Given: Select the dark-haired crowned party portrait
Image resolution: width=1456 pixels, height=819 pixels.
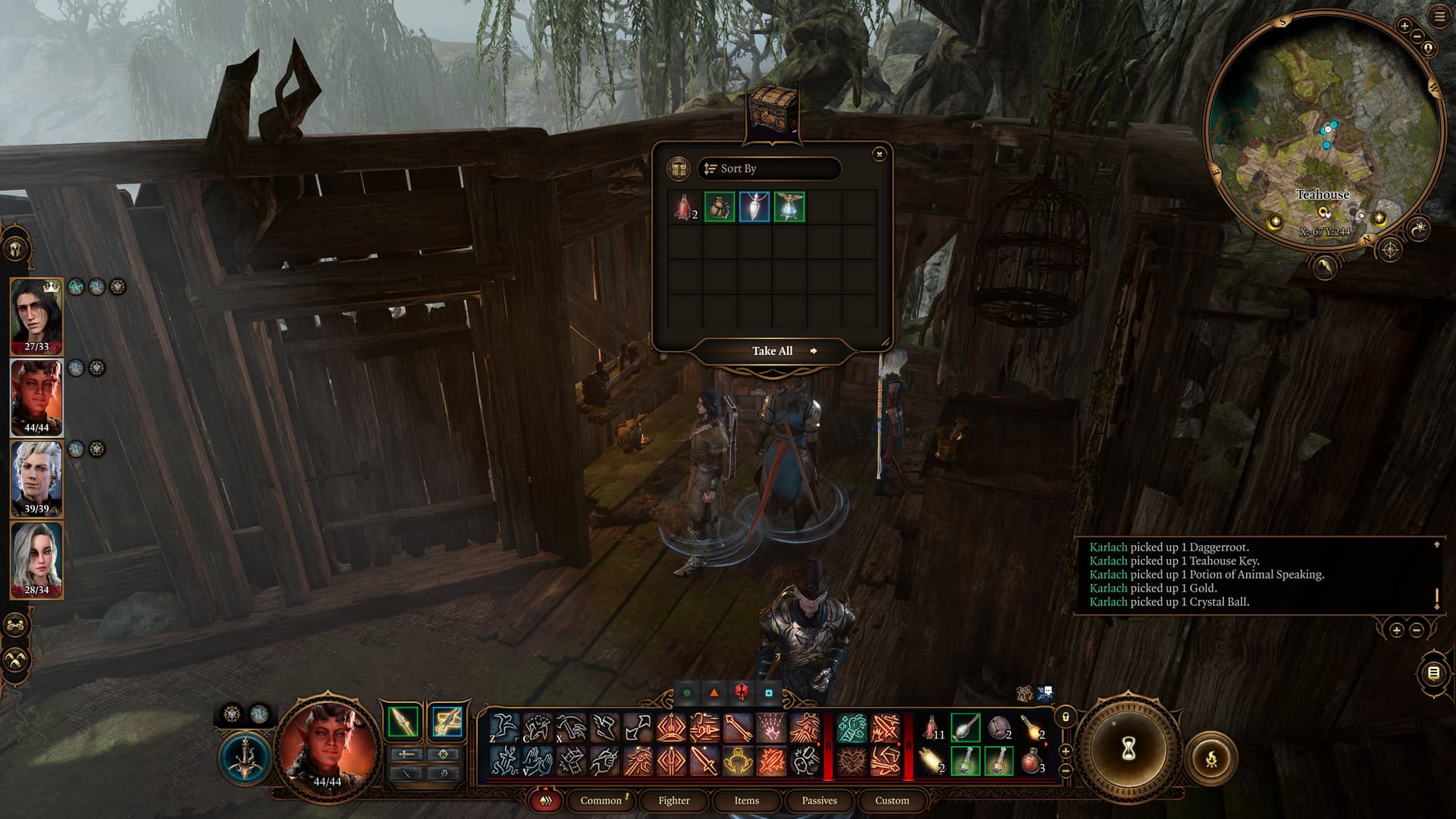Looking at the screenshot, I should click(x=36, y=315).
